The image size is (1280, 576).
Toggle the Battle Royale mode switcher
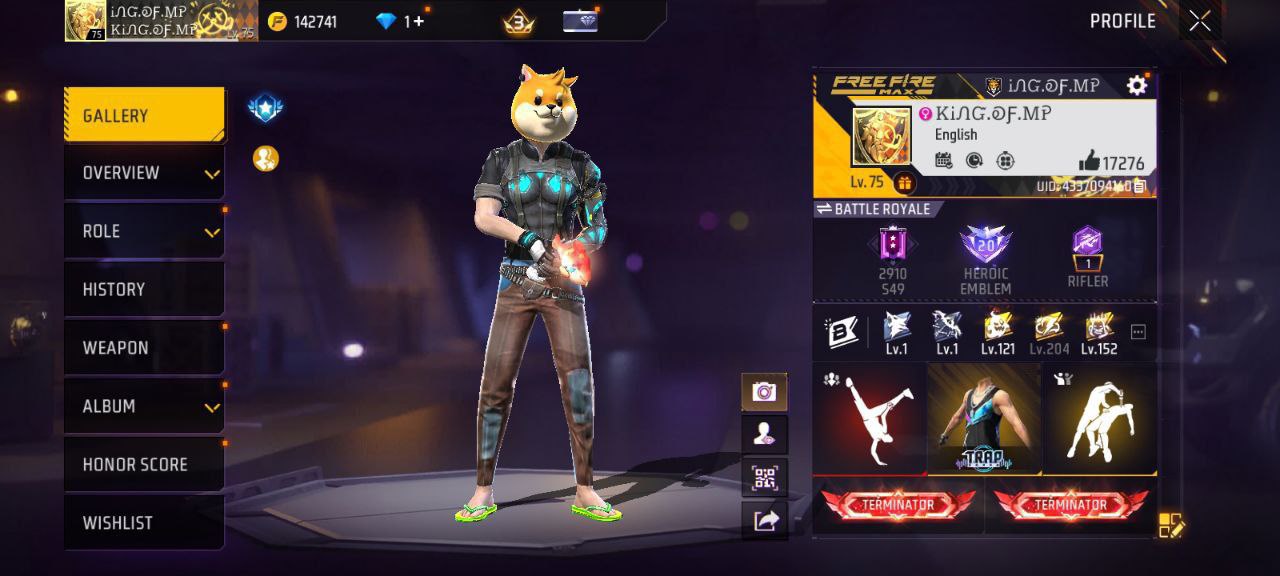874,209
